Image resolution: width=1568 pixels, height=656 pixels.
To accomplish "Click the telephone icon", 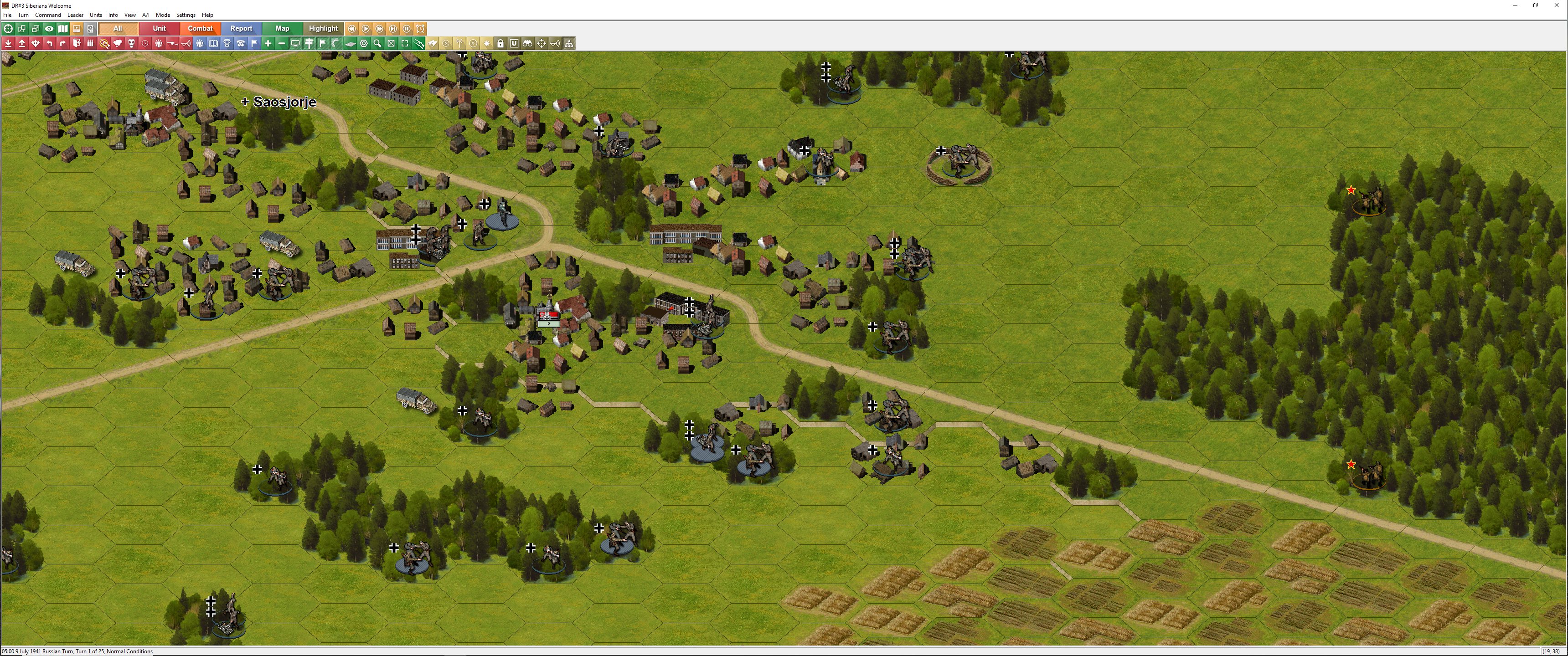I will [x=240, y=43].
